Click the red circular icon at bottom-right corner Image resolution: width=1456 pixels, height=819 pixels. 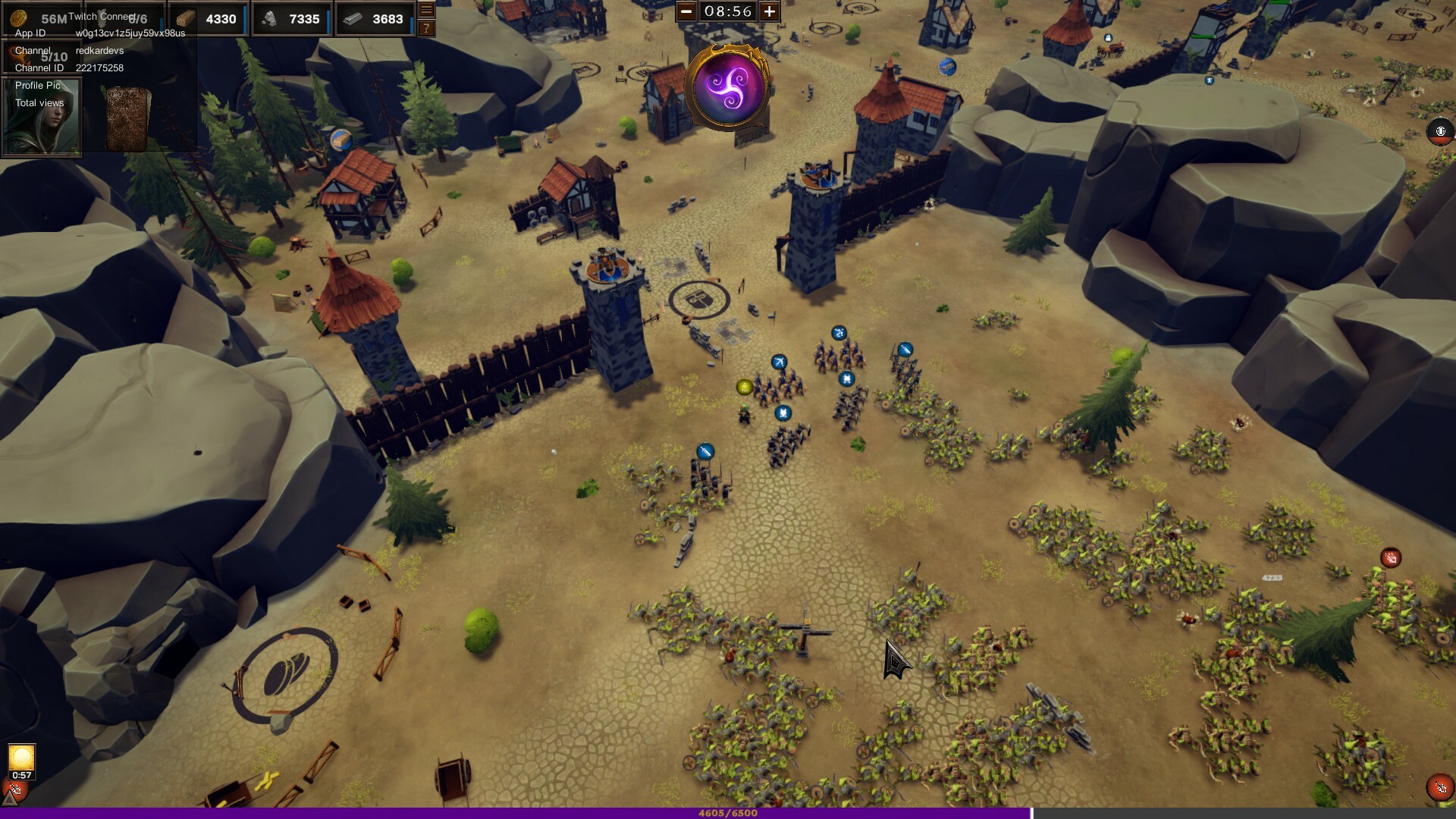1439,787
